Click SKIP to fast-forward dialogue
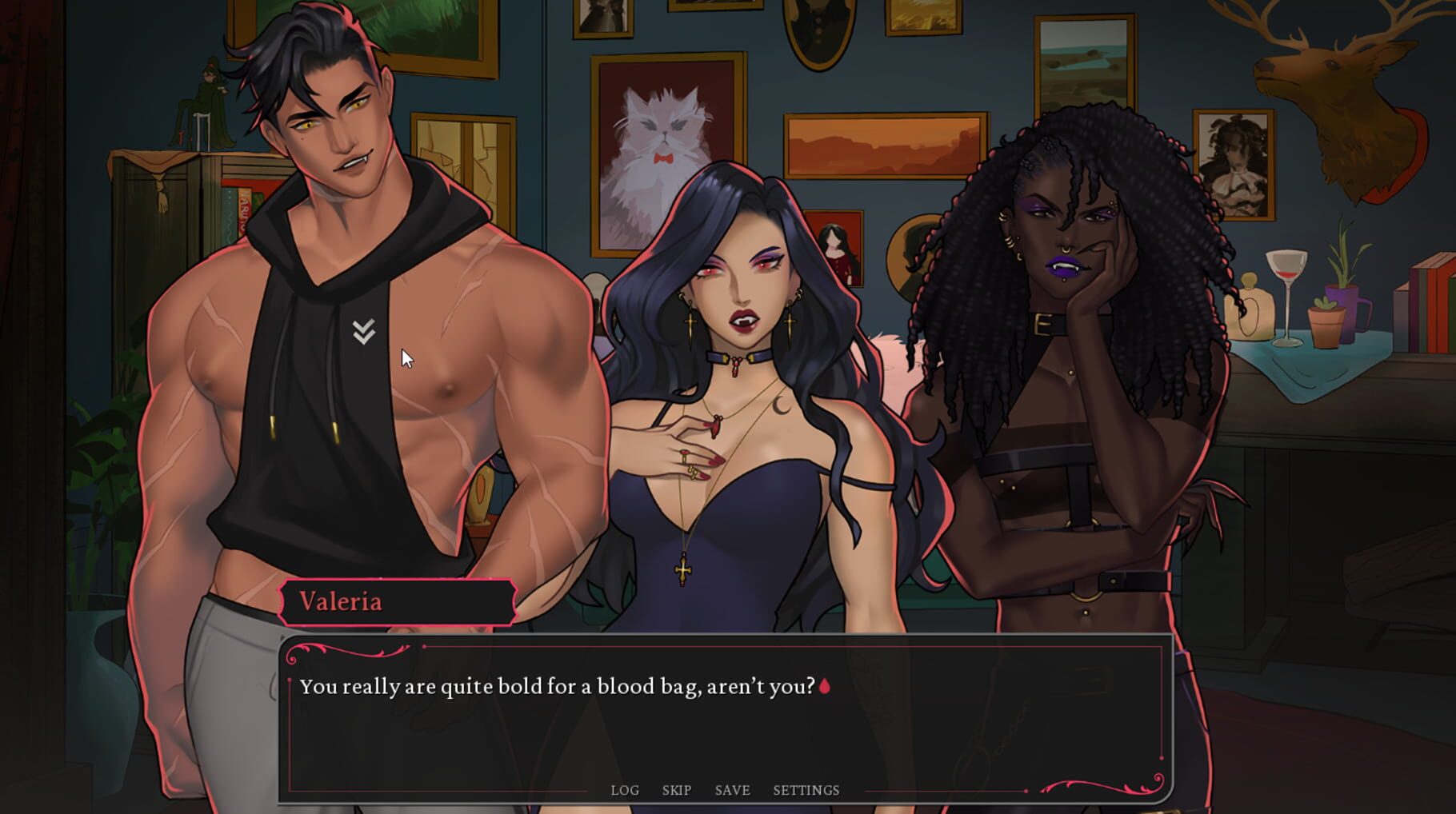 point(677,790)
